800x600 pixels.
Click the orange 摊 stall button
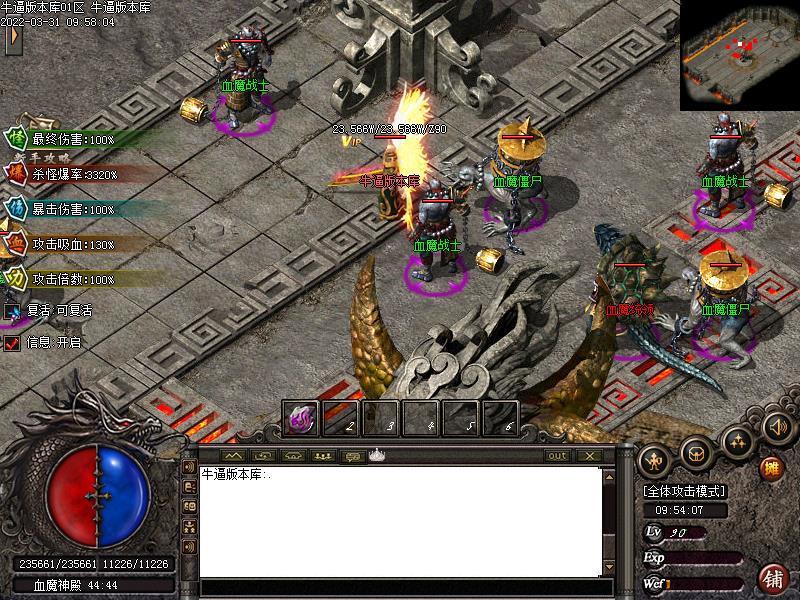click(771, 468)
